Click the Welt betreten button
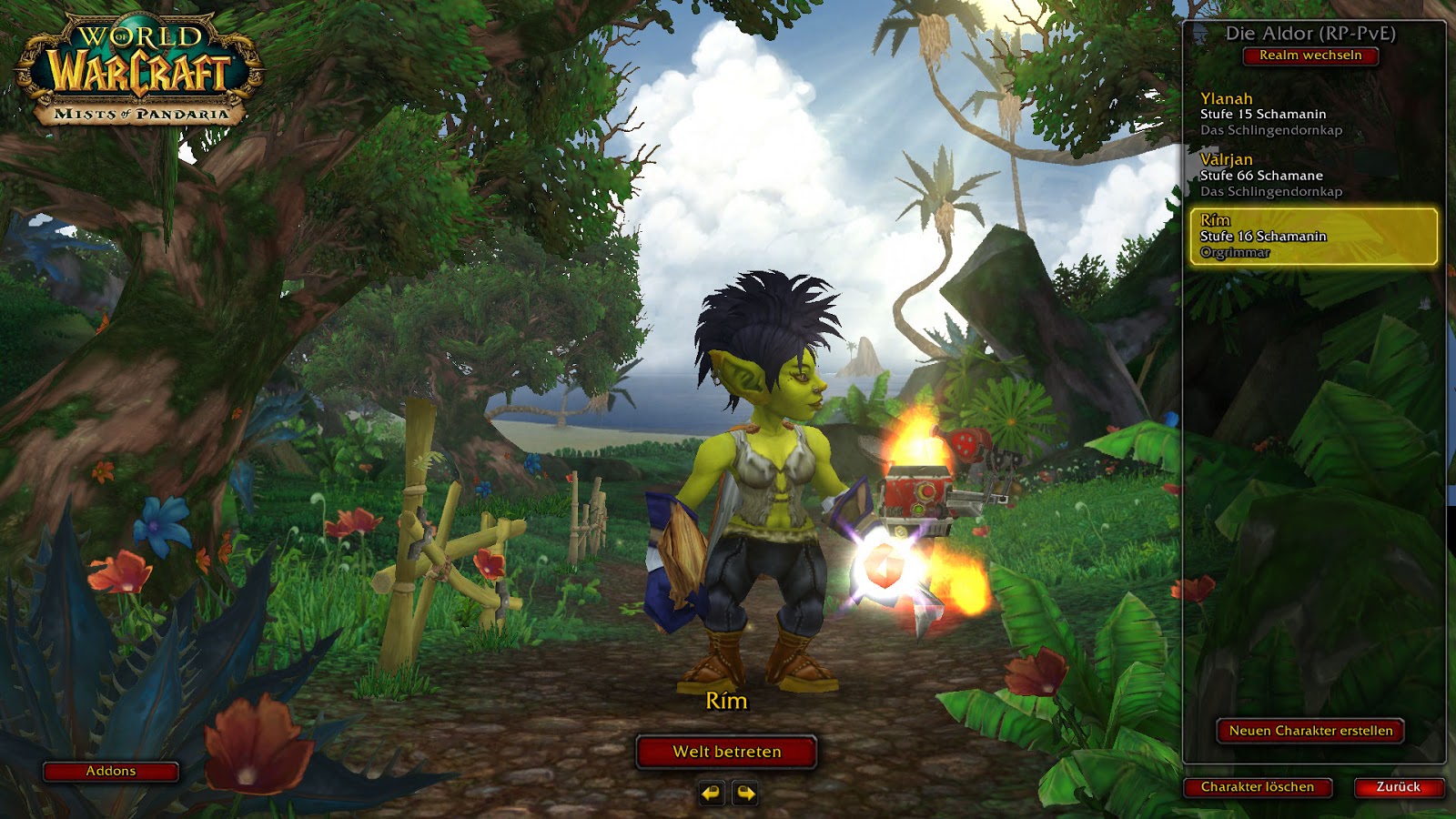The image size is (1456, 819). point(726,752)
